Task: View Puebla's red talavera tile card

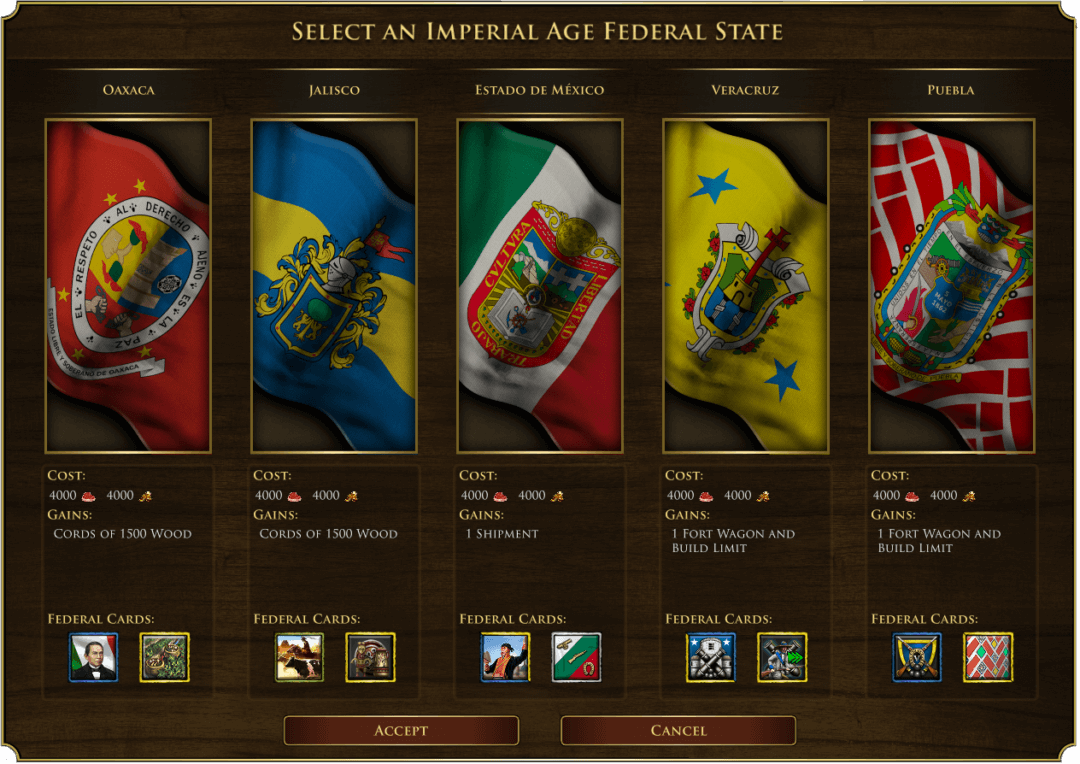Action: (988, 657)
